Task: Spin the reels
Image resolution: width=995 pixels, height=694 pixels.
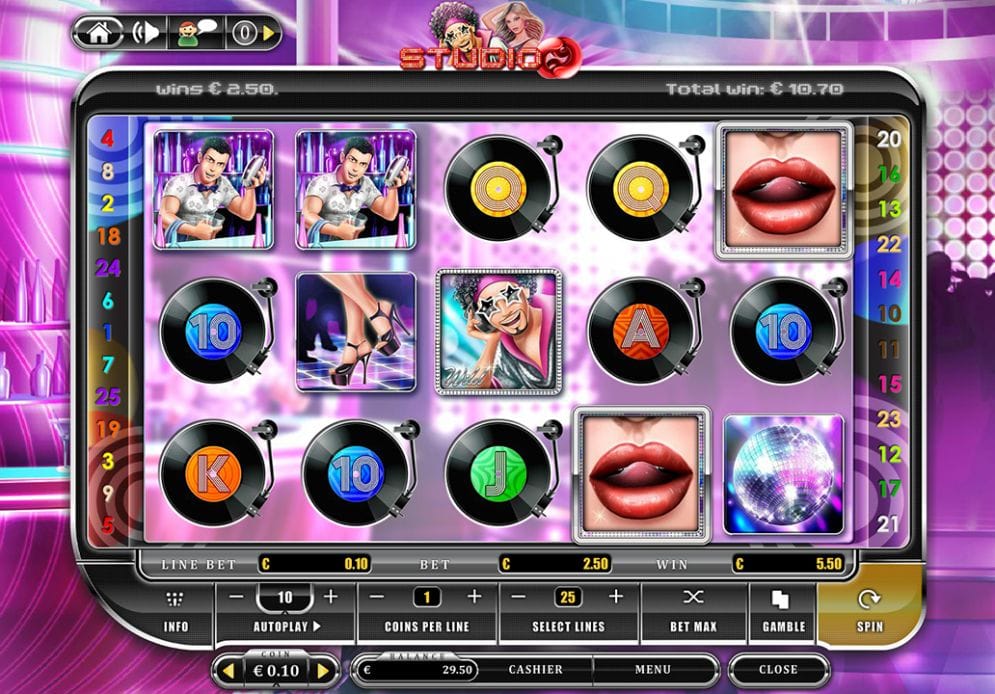Action: point(866,610)
